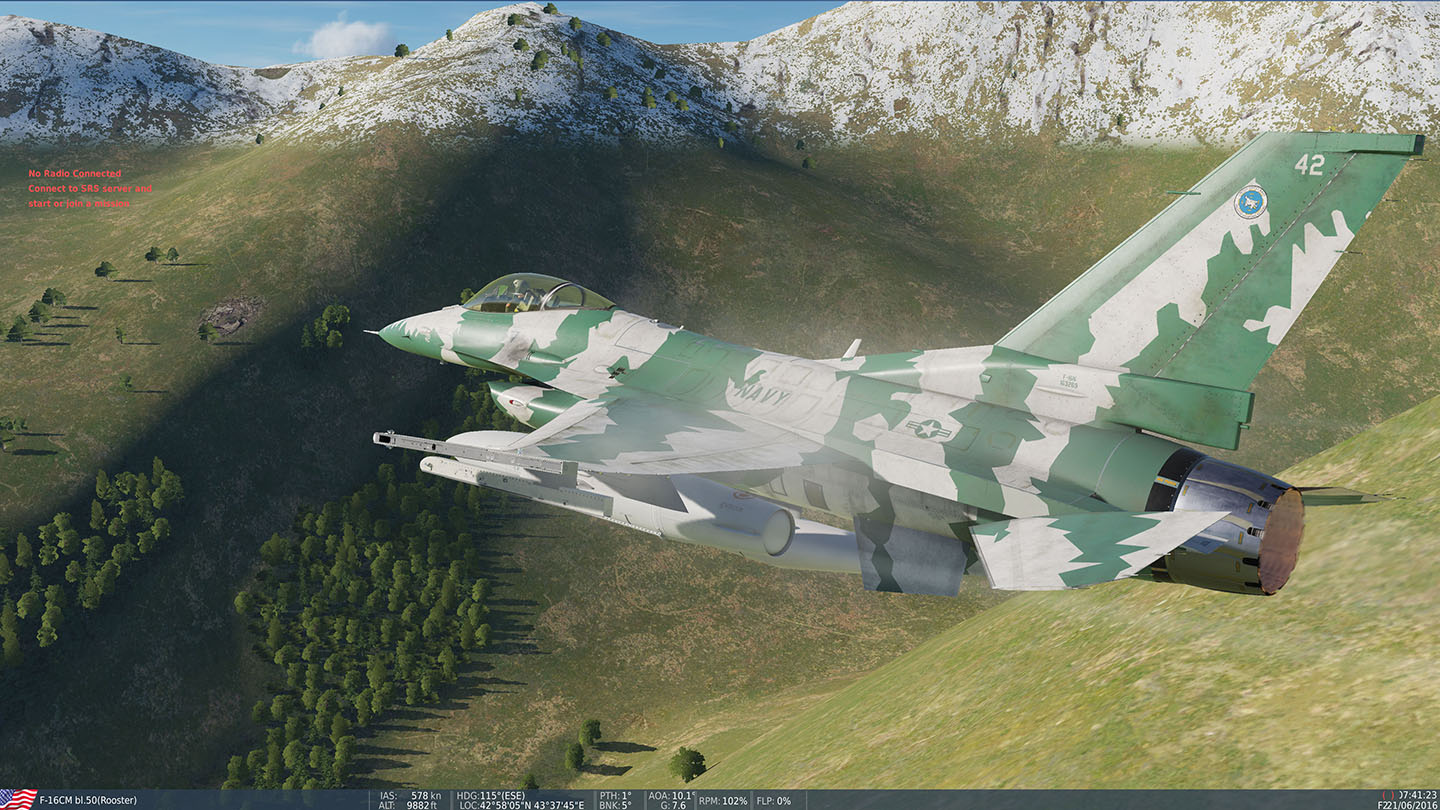The height and width of the screenshot is (810, 1440).
Task: Click the IAS airspeed readout
Action: [x=410, y=794]
